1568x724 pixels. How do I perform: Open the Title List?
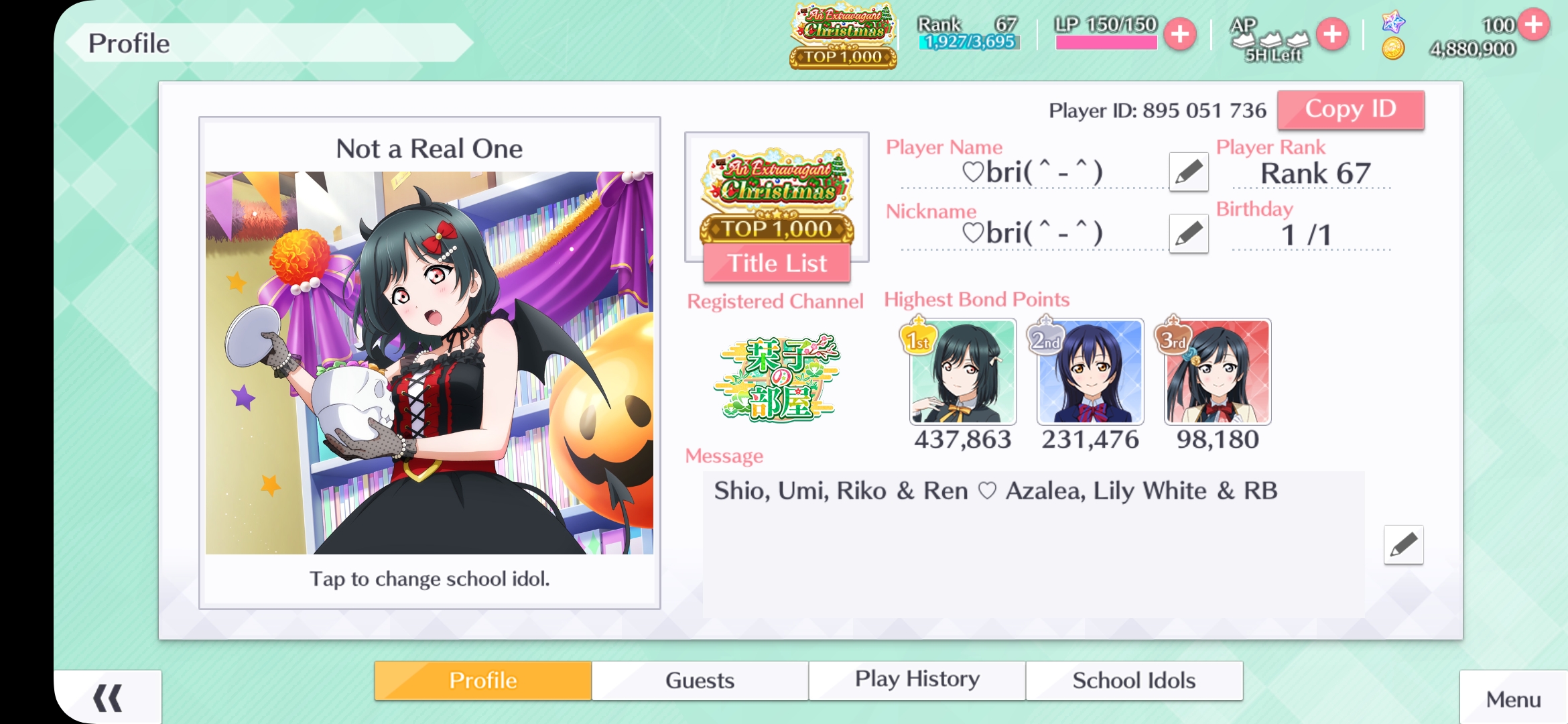777,263
